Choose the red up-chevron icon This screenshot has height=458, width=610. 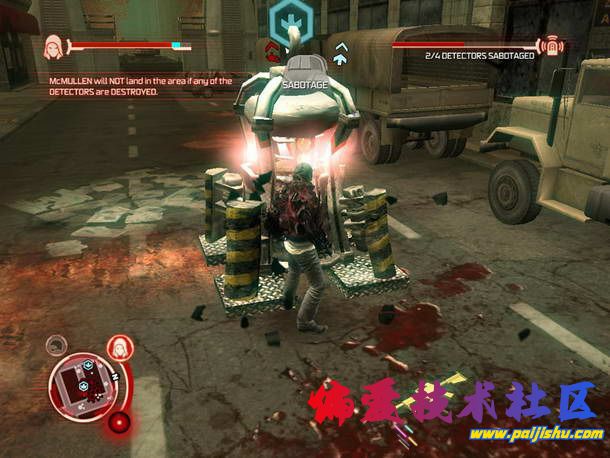point(273,50)
